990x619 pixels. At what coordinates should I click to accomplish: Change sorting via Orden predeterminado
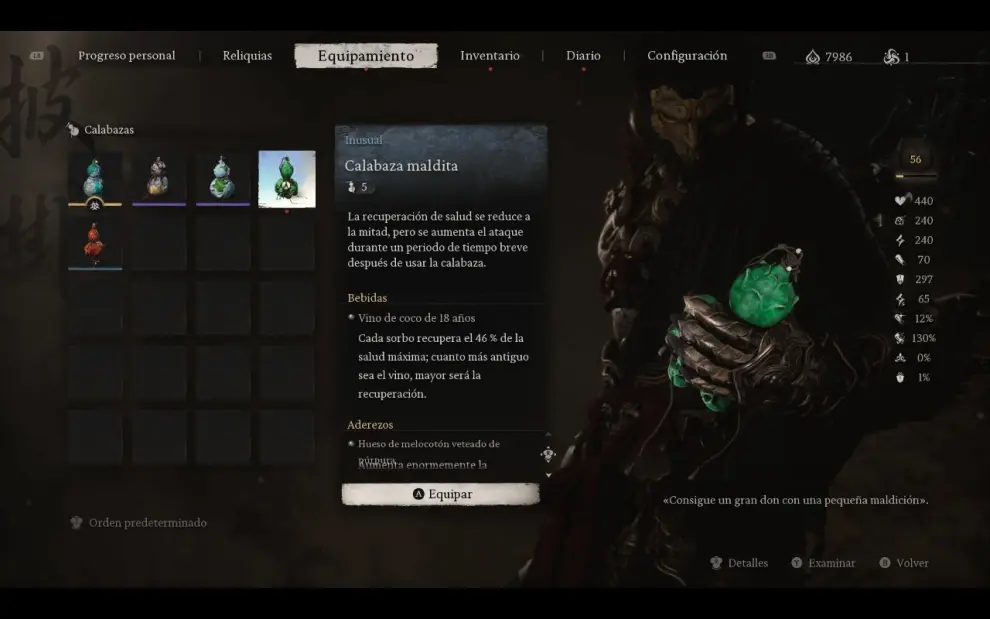138,523
